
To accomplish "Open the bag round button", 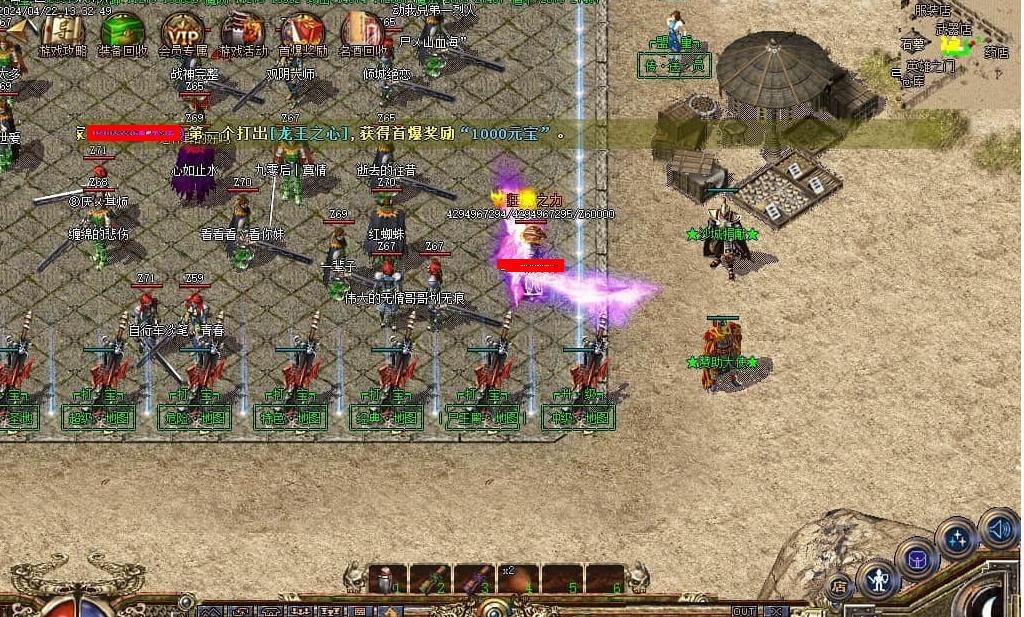I will tap(915, 558).
